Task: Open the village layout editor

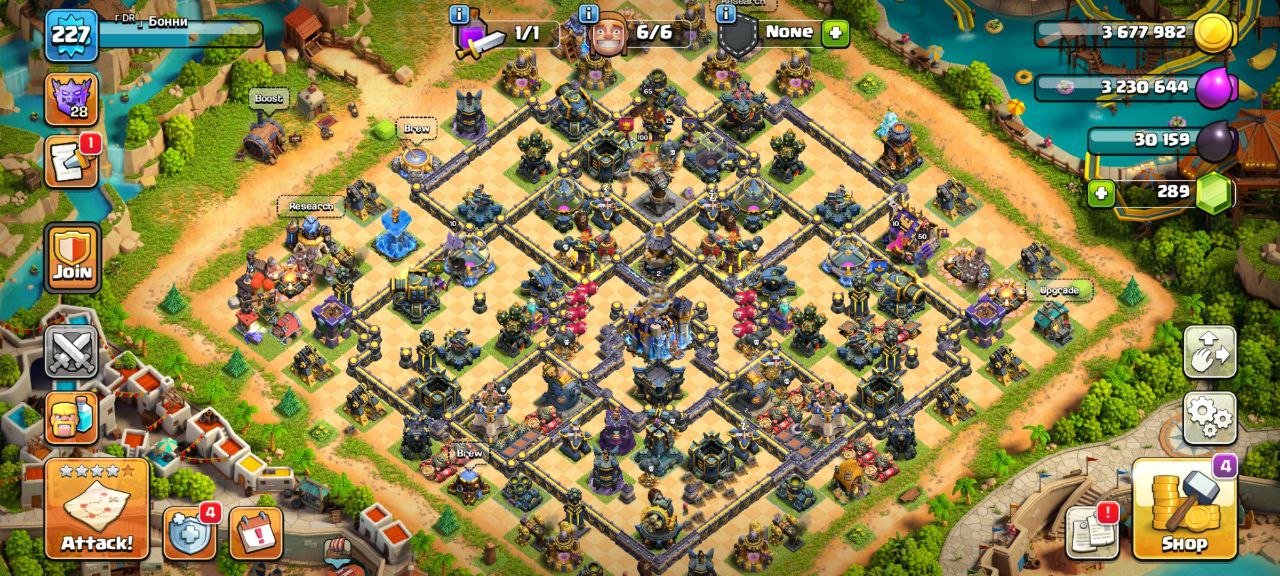Action: pos(1209,351)
